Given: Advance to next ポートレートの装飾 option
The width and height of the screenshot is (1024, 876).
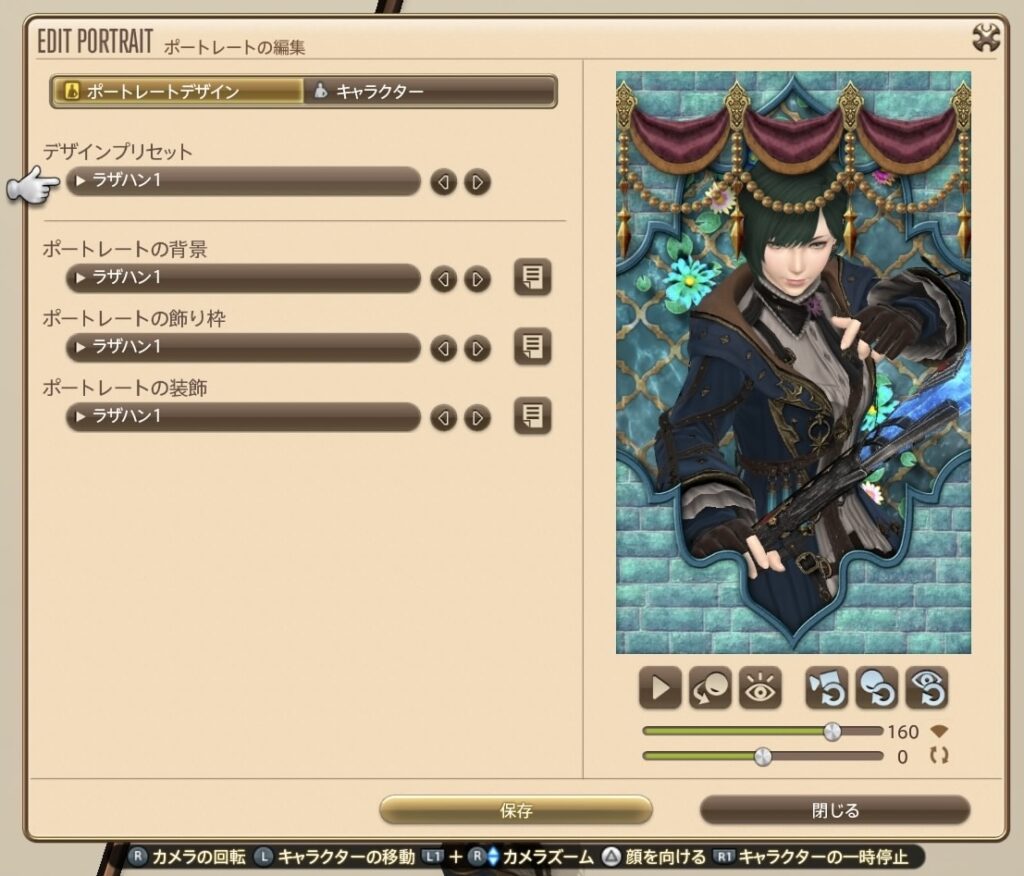Looking at the screenshot, I should (478, 417).
